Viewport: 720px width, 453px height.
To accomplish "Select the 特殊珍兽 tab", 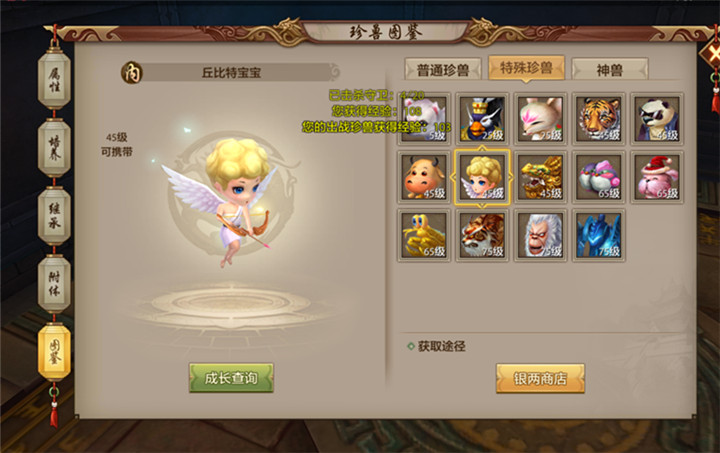I will coord(526,68).
